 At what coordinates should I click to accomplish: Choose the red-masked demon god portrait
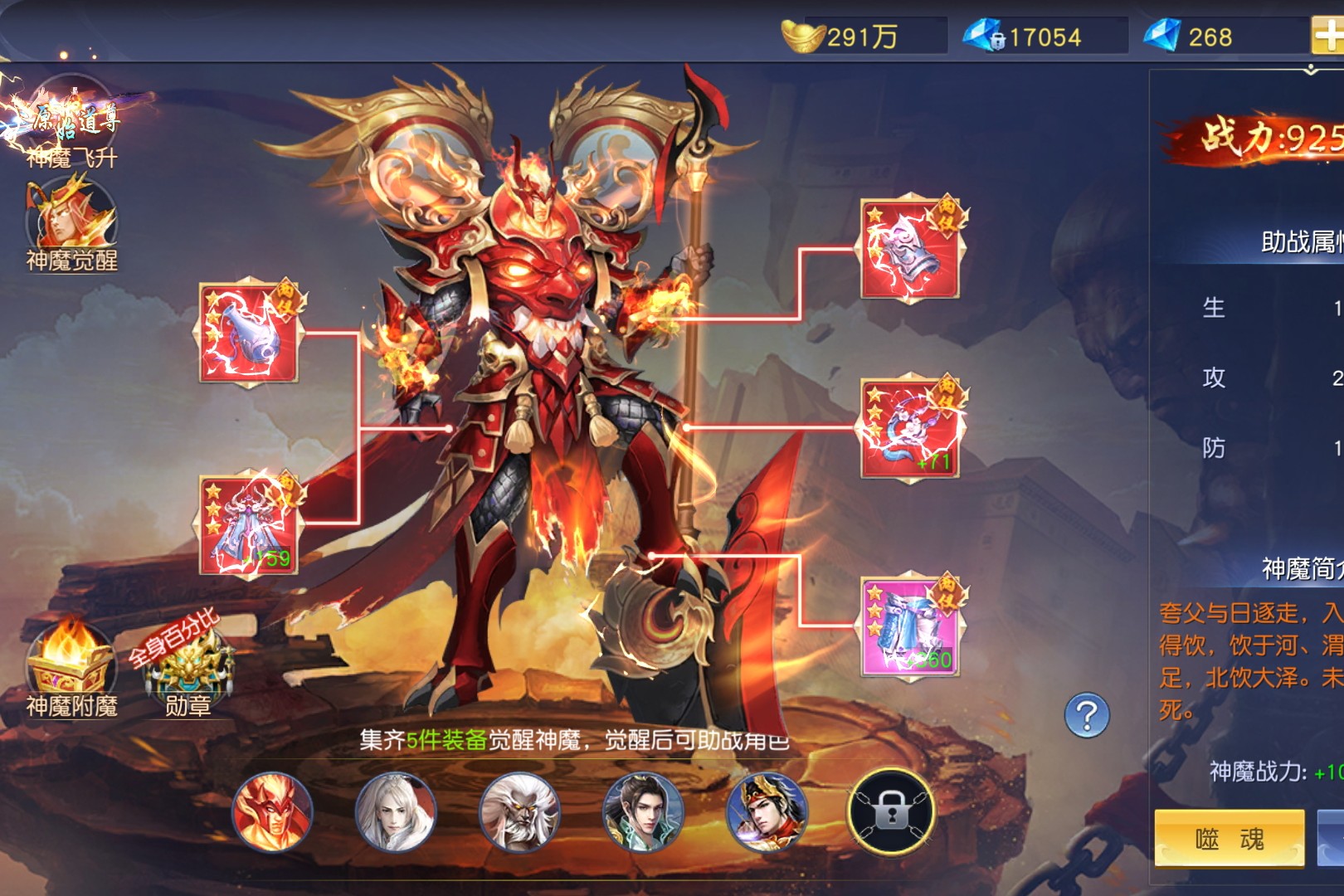pos(273,812)
